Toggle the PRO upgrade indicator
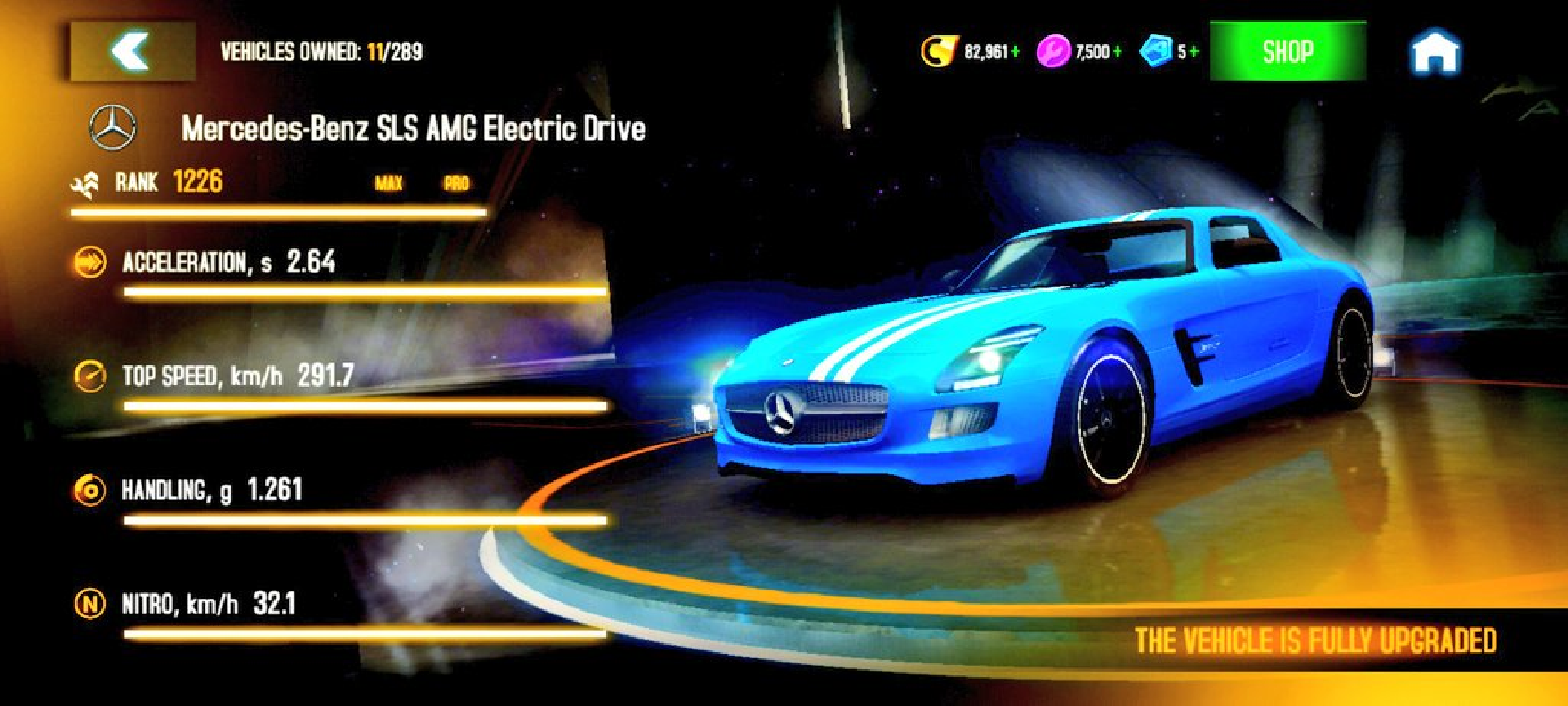The image size is (1568, 706). pyautogui.click(x=457, y=184)
